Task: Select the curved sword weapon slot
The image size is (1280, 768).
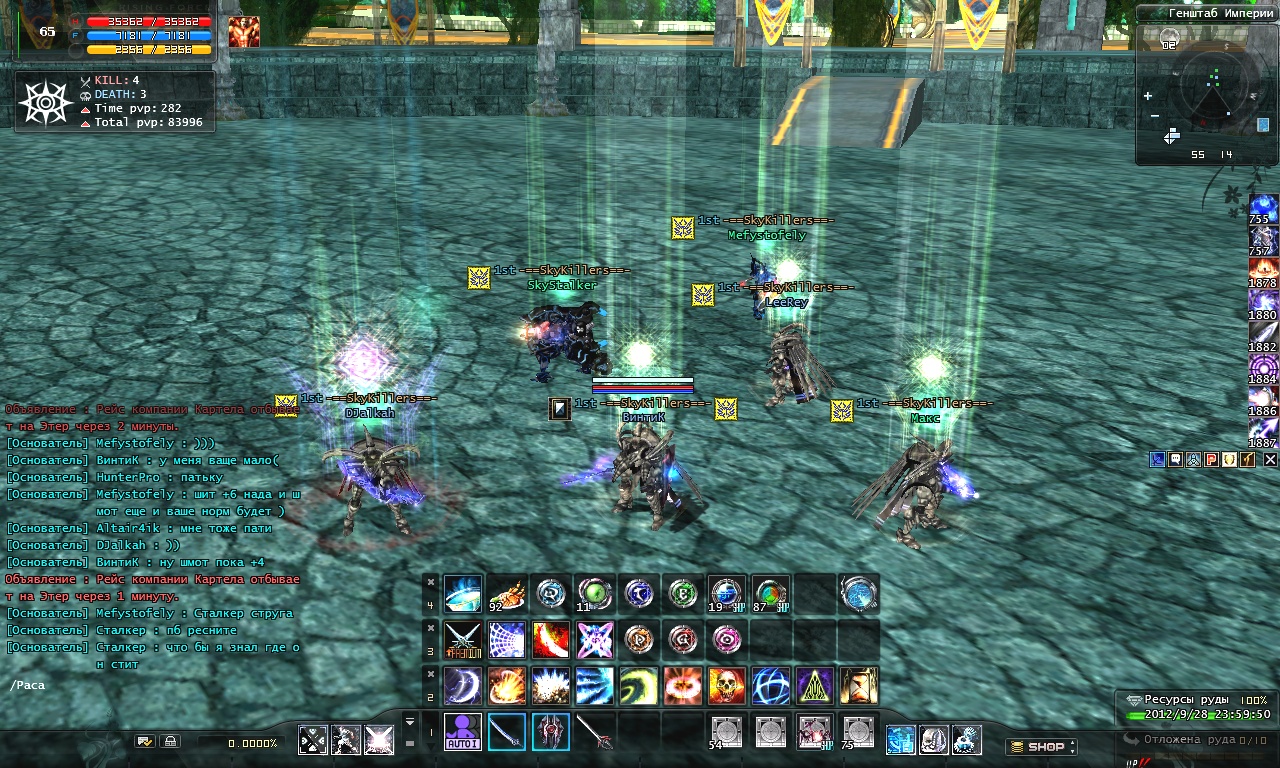Action: [507, 731]
